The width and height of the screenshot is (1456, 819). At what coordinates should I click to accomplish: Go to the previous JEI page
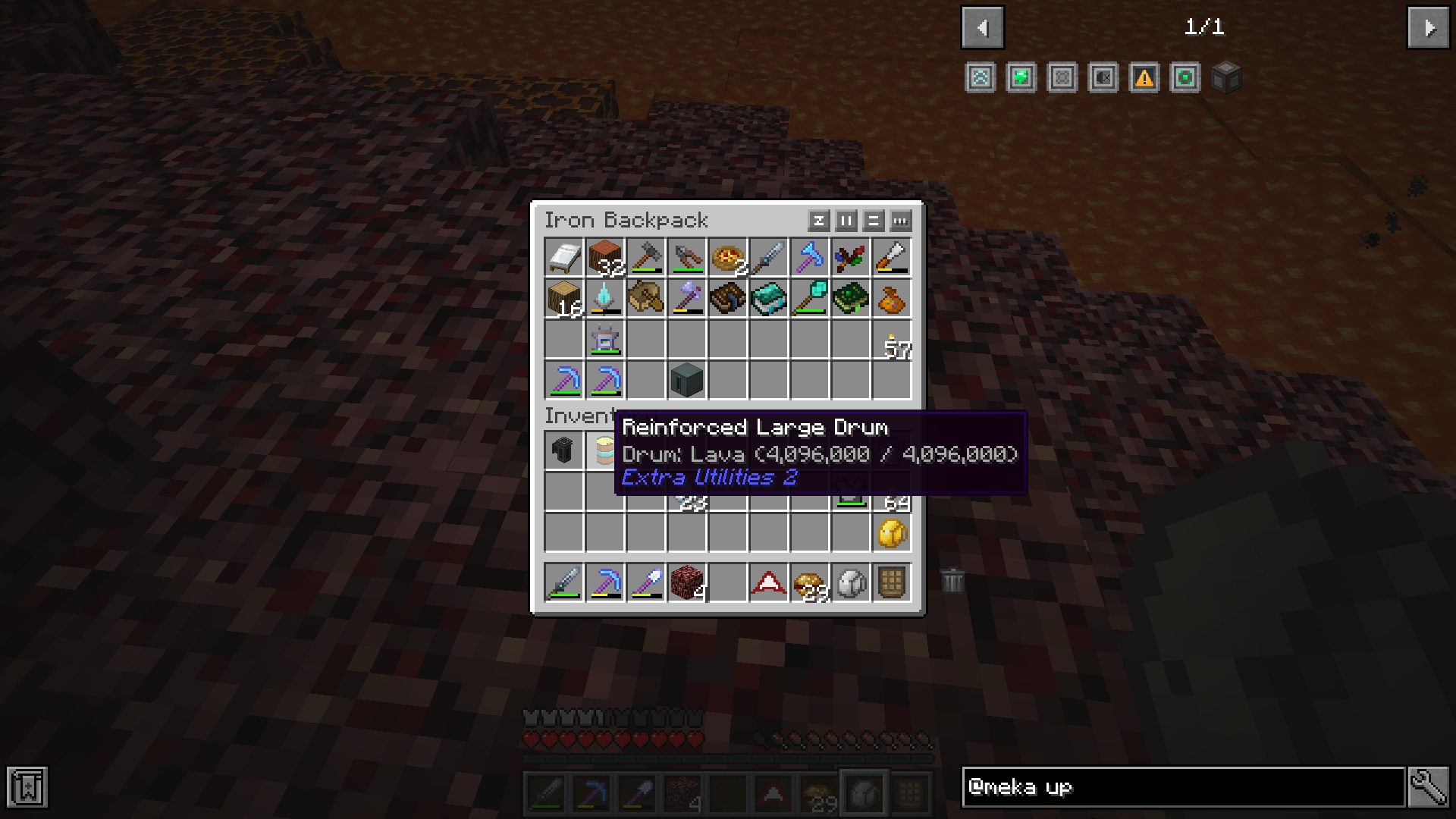tap(982, 28)
